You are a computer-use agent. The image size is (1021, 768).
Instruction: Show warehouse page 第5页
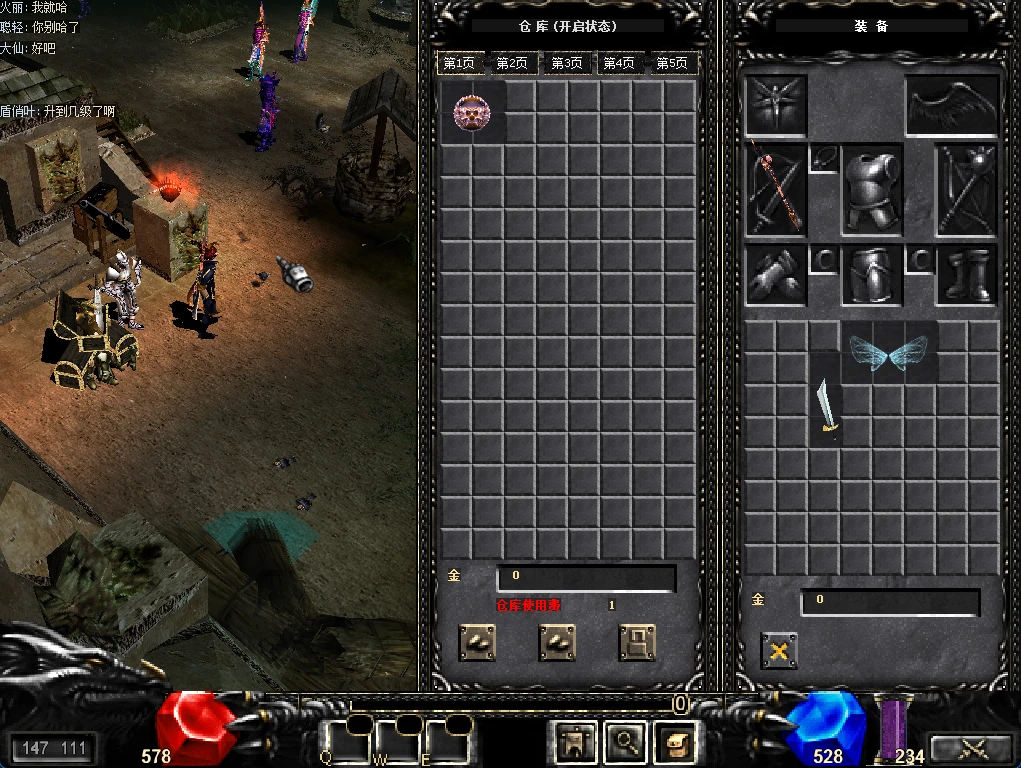pos(671,63)
